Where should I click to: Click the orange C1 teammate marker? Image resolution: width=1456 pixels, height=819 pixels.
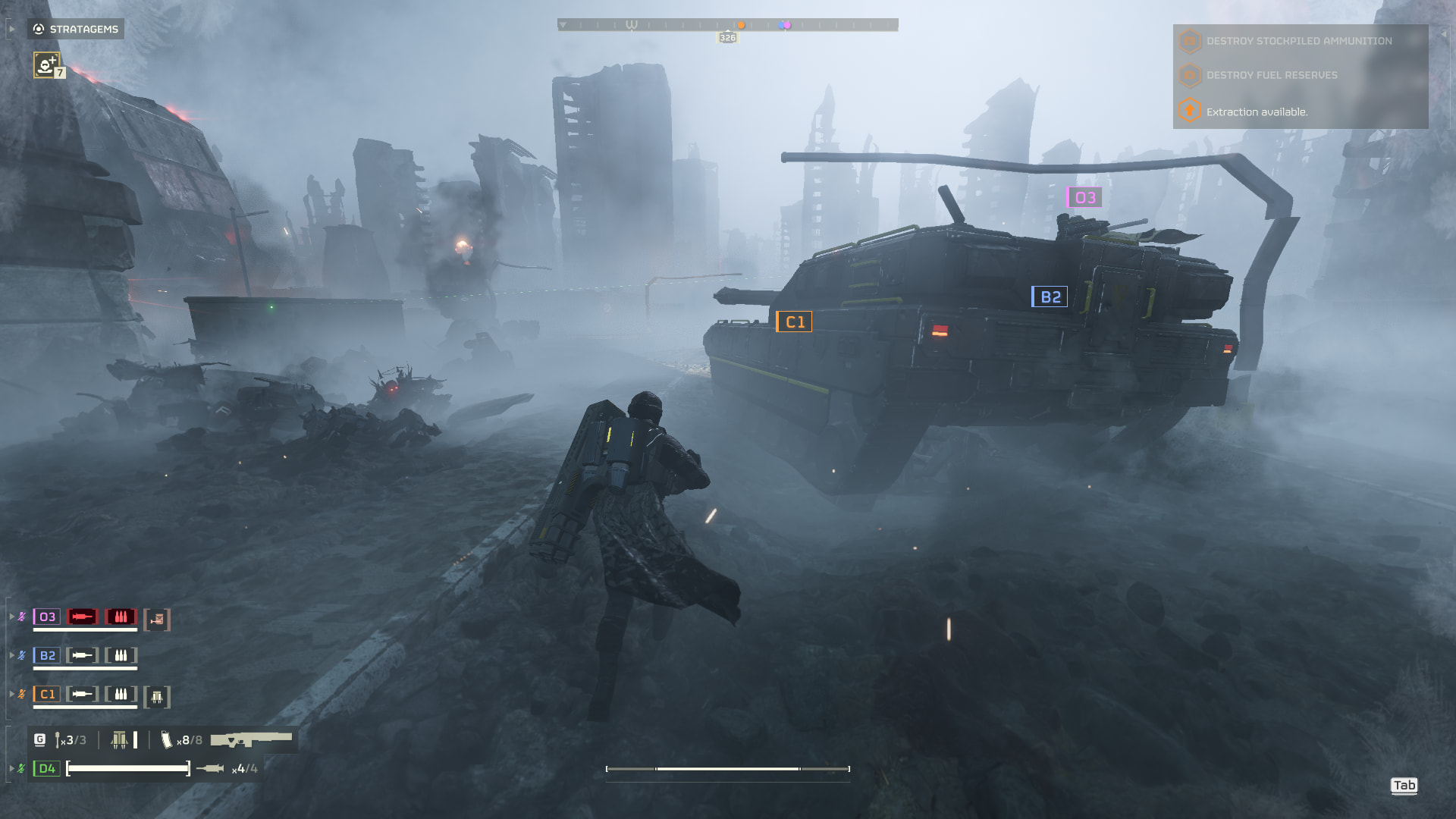pos(795,322)
